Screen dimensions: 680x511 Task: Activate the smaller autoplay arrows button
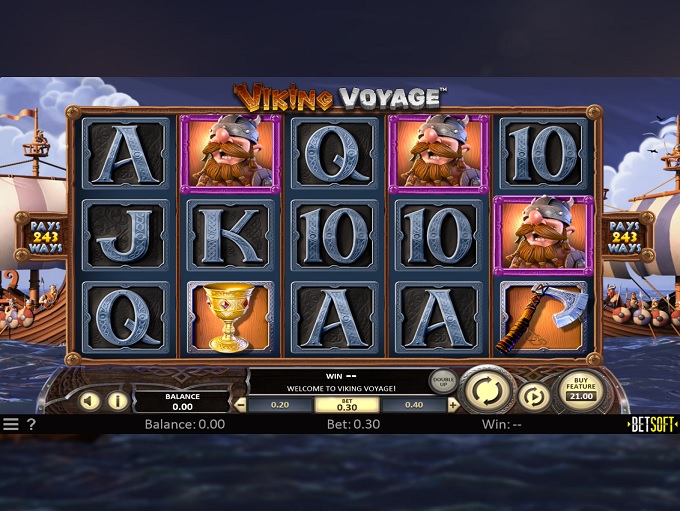click(534, 397)
